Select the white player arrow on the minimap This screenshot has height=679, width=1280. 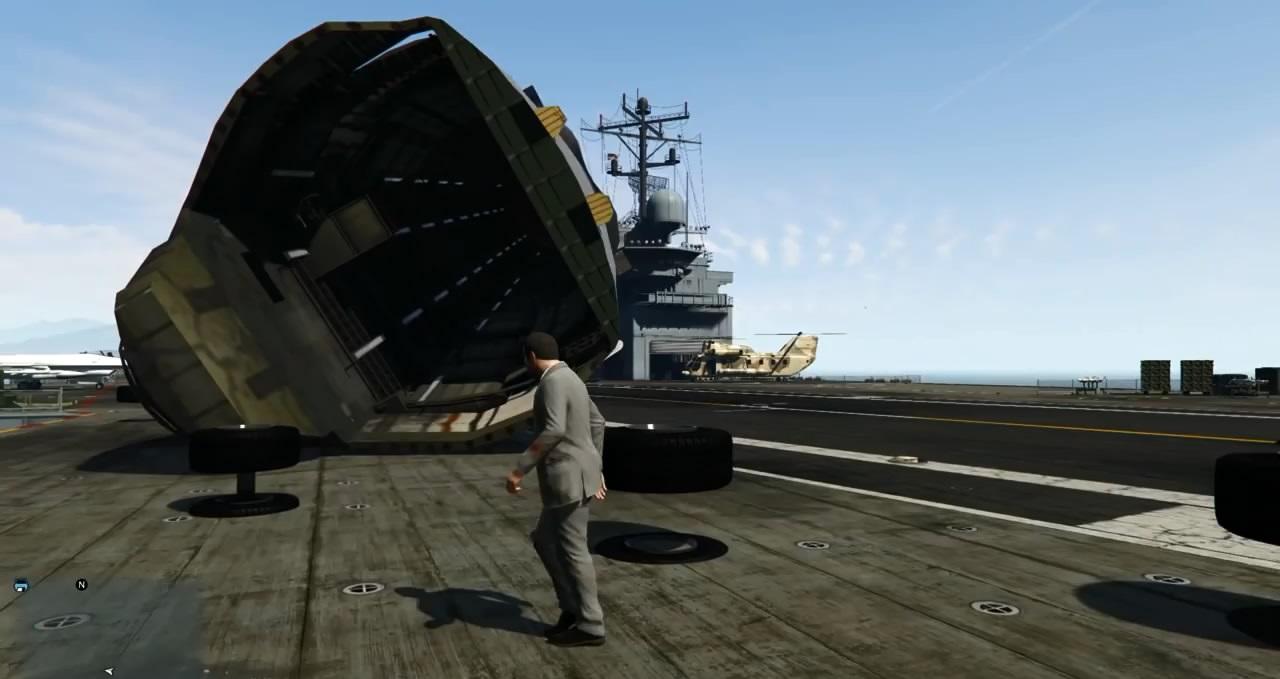[109, 671]
